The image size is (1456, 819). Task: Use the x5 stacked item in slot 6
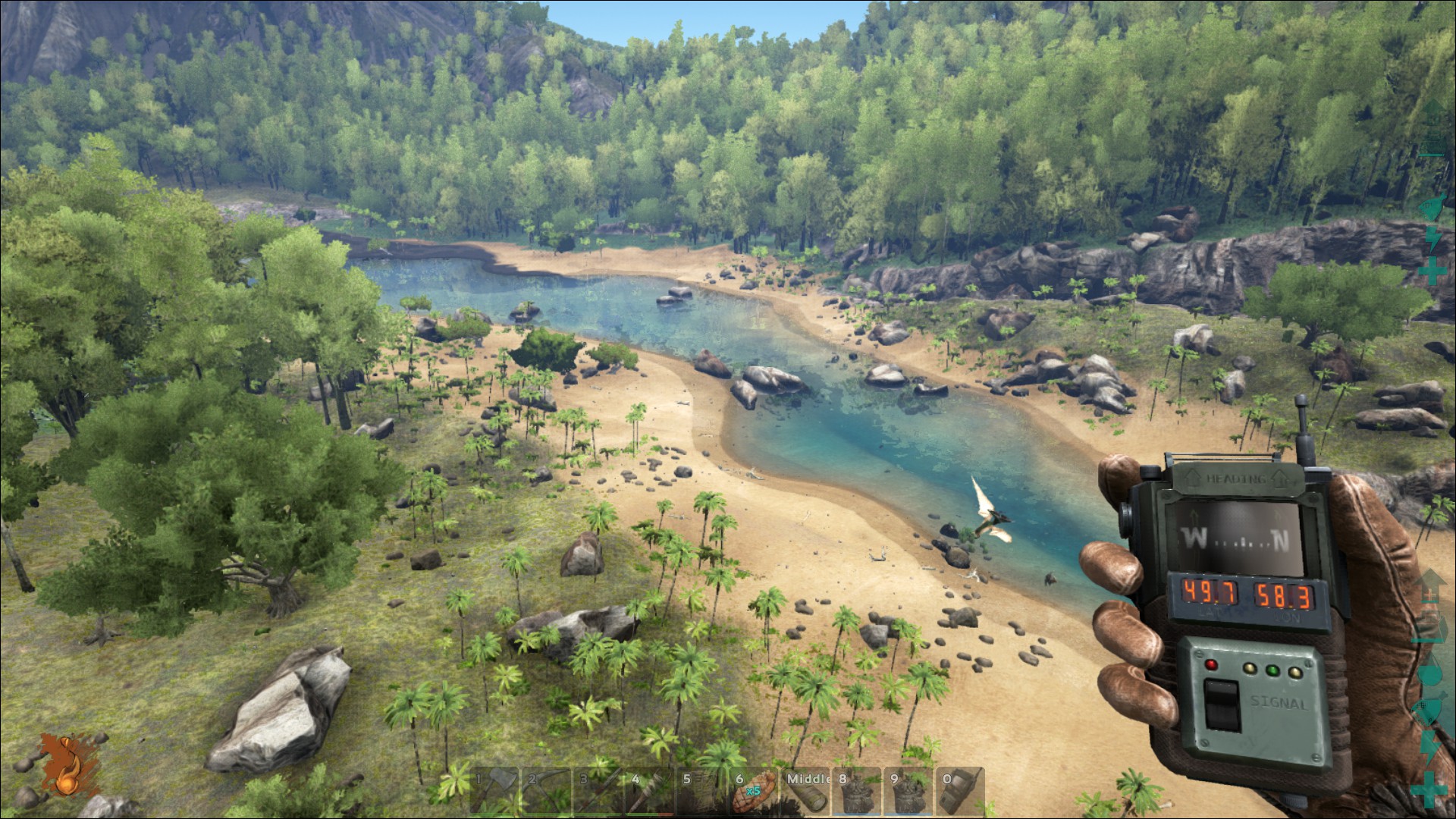coord(753,792)
